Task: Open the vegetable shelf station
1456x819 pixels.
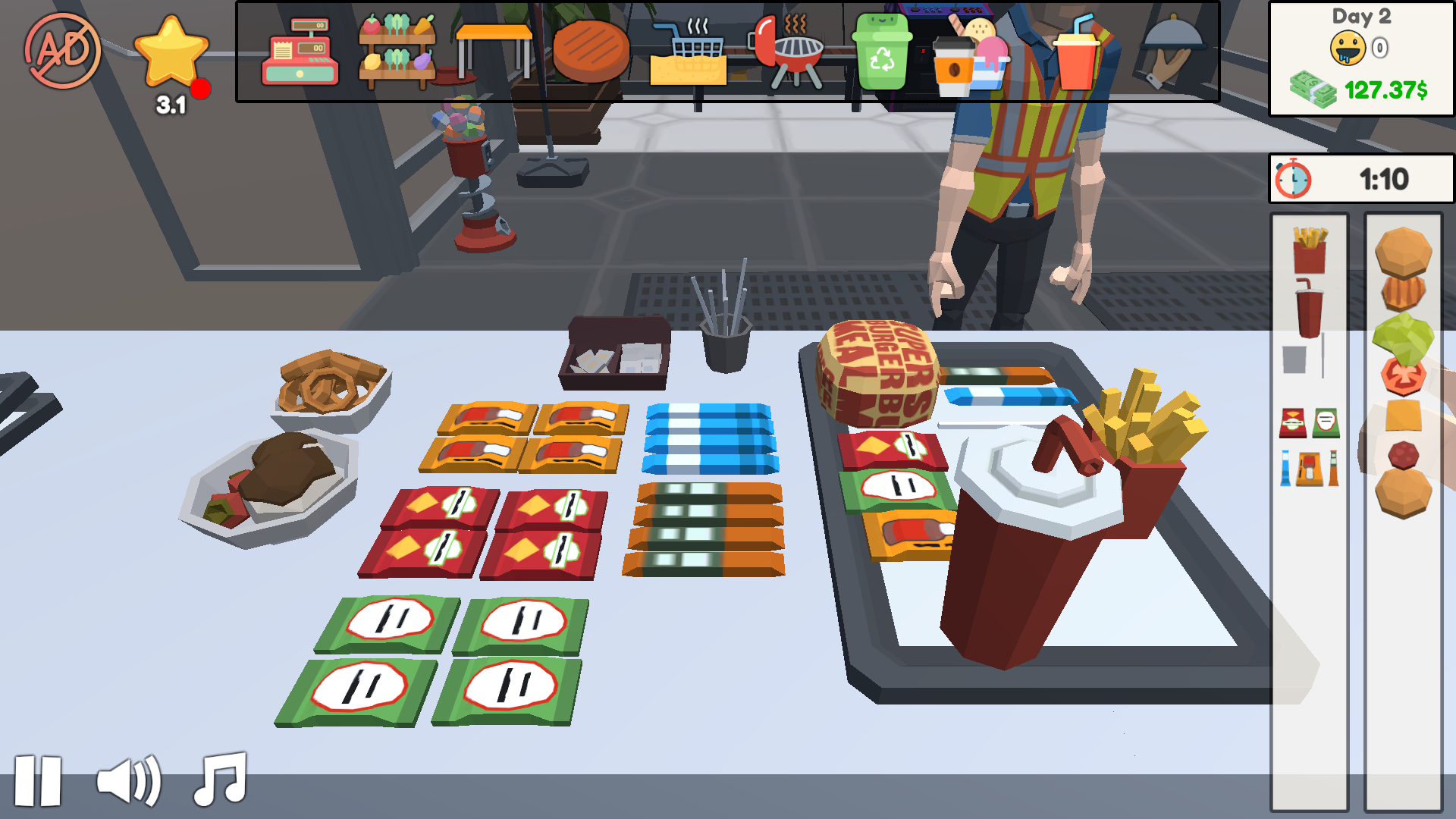Action: [397, 49]
